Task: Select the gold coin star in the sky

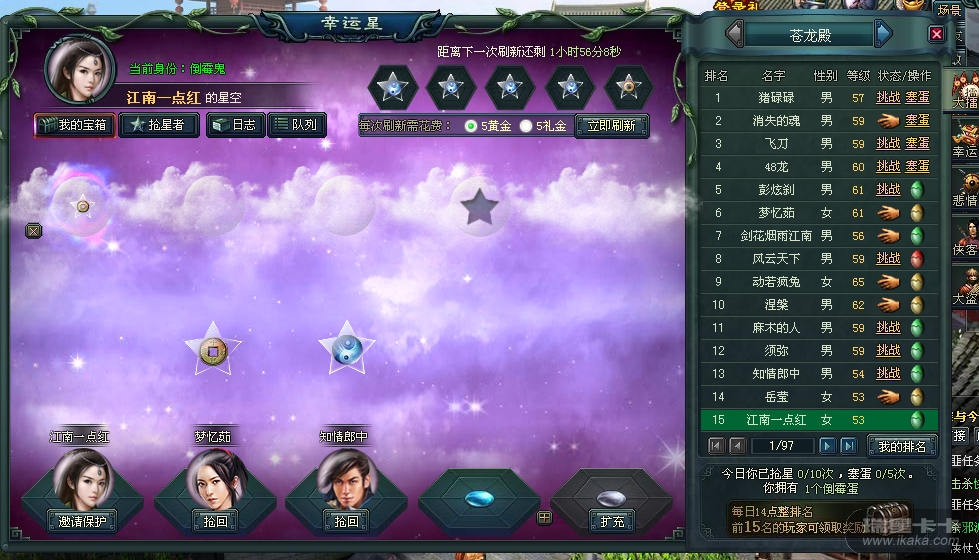Action: click(x=212, y=350)
